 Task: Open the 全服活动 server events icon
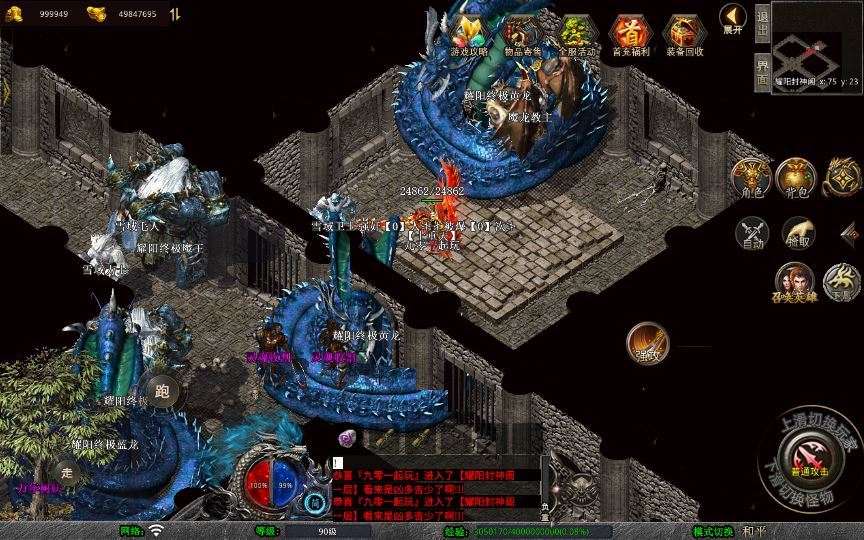click(576, 35)
